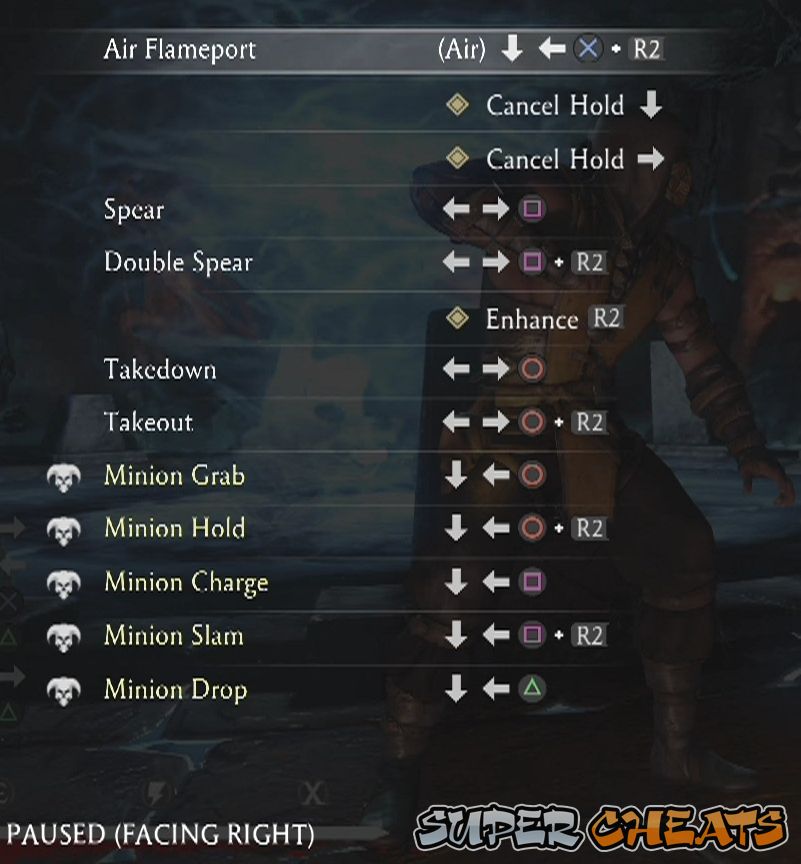Viewport: 801px width, 864px height.
Task: Highlight the Minion Charge move
Action: [x=186, y=583]
